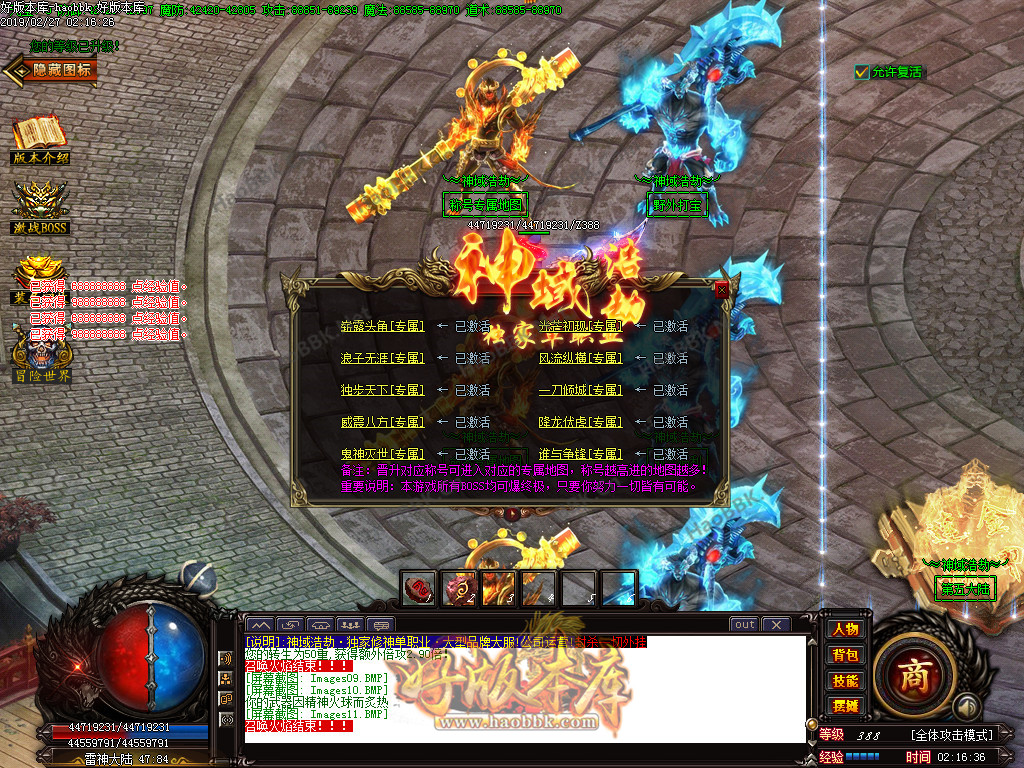Select the 崭露头角[专属] title link
The height and width of the screenshot is (768, 1024).
click(x=382, y=326)
